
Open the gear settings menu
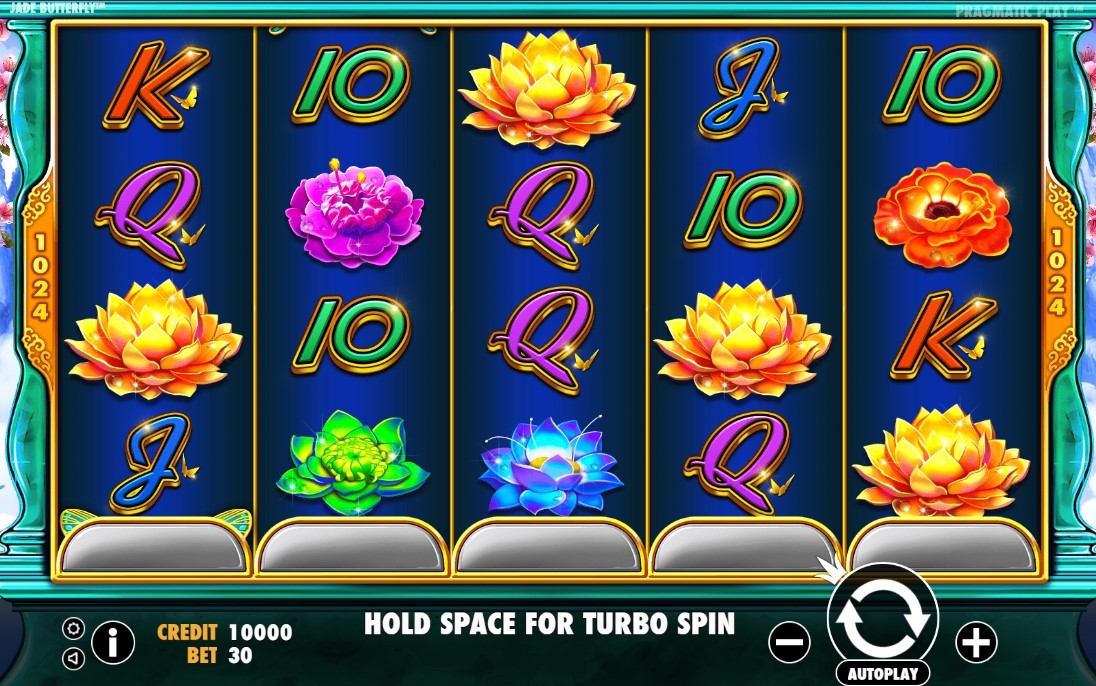coord(73,628)
